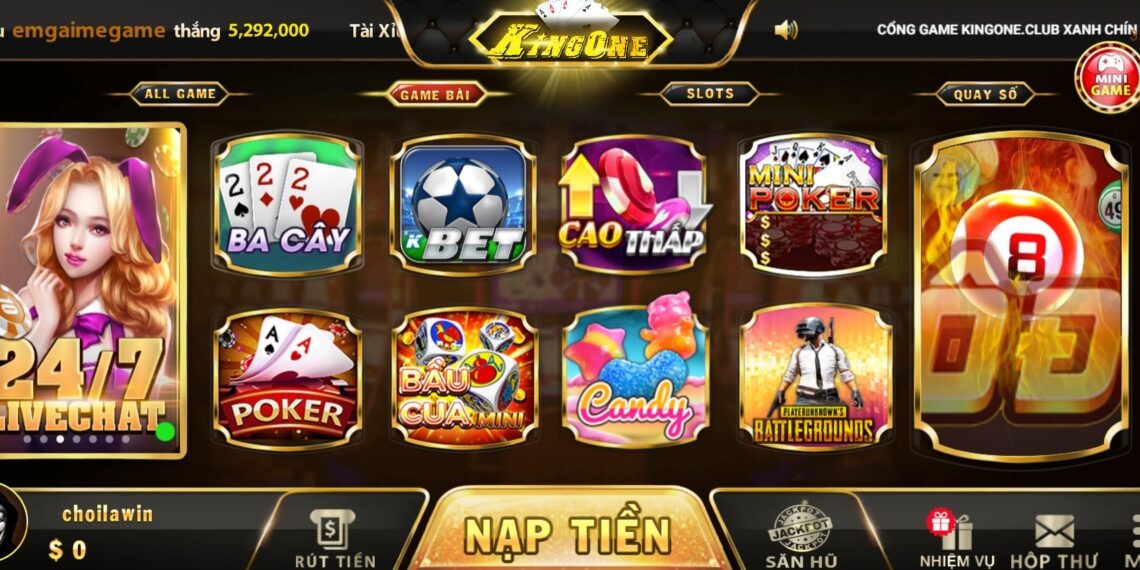Open the Bầu Cua Mini dice game
This screenshot has height=570, width=1140.
click(463, 378)
